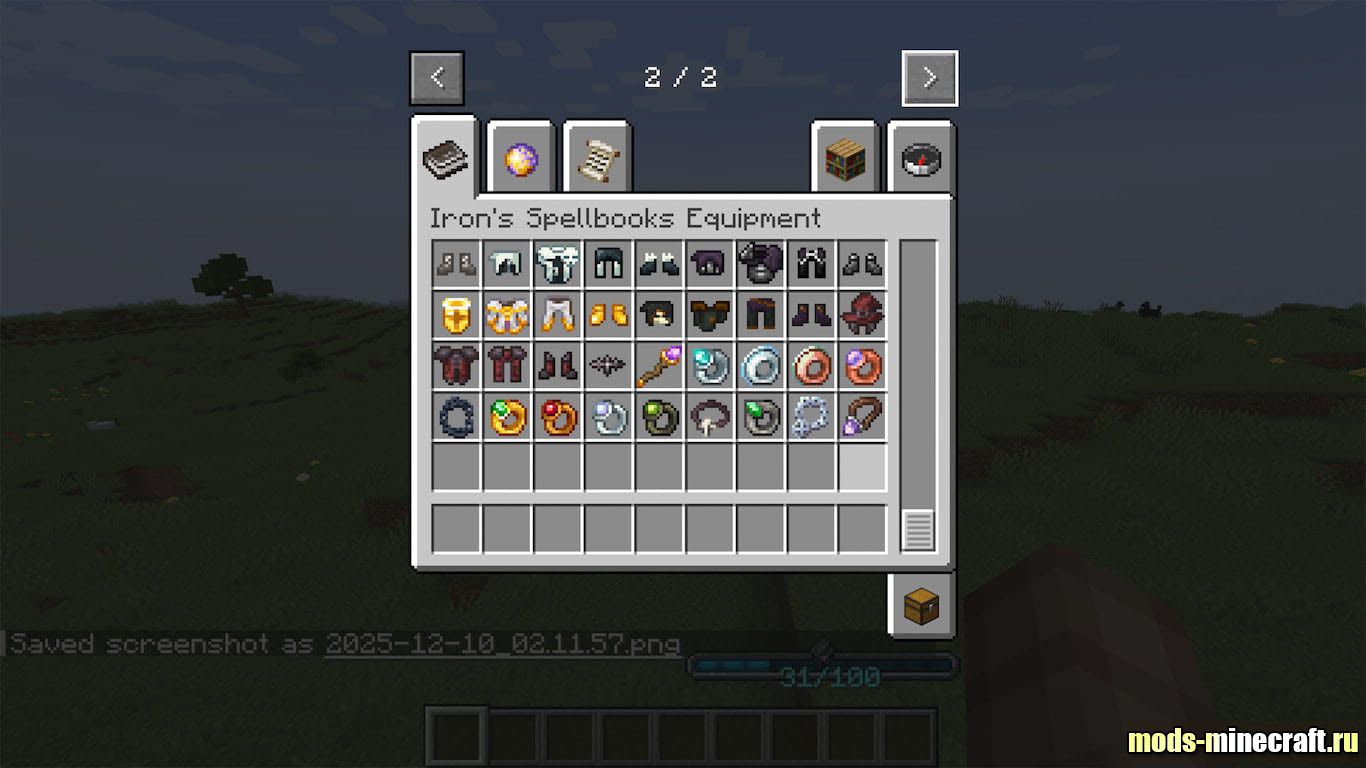Screen dimensions: 1366x768
Task: Select the compass search tab
Action: pos(921,158)
